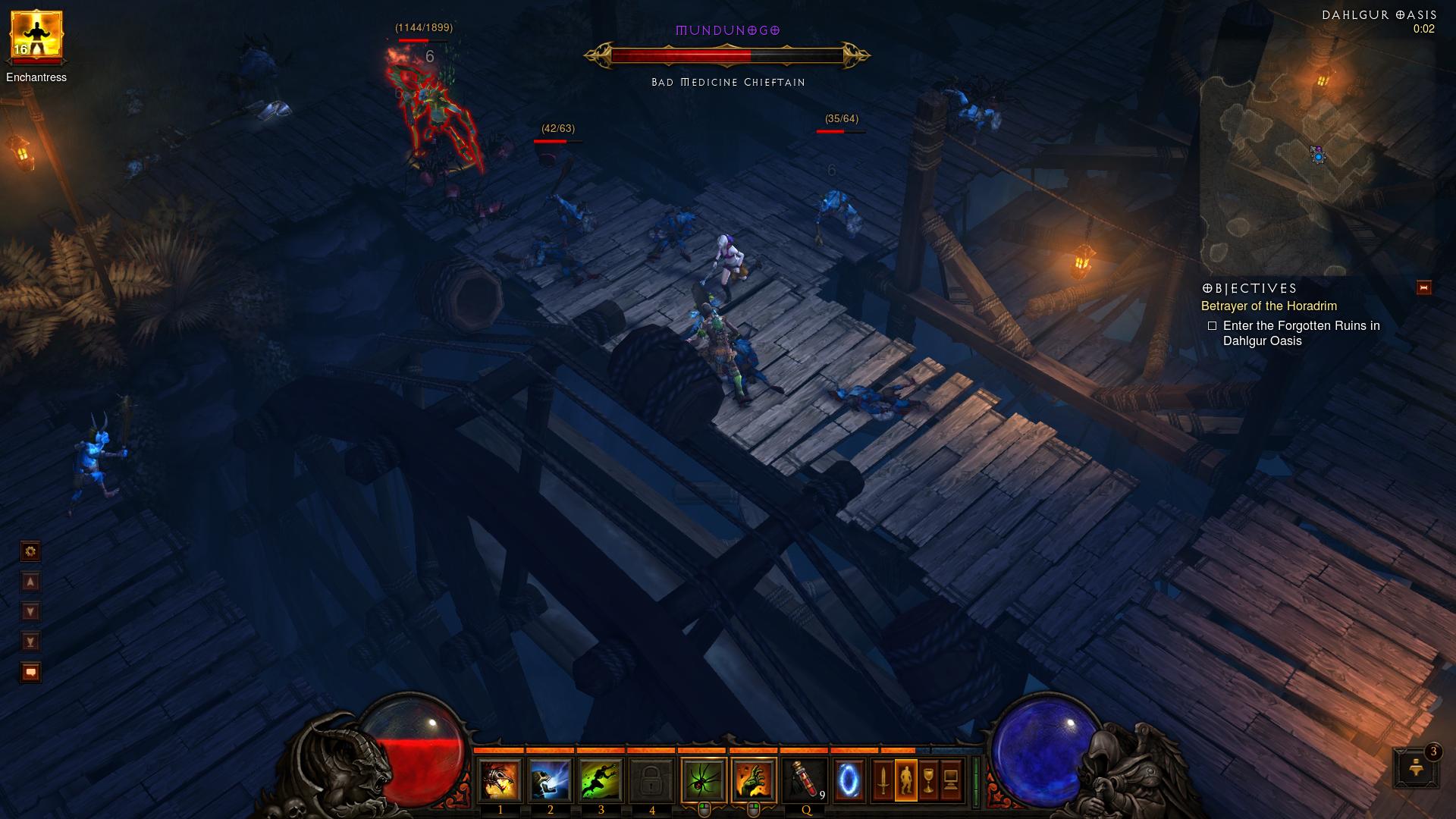The image size is (1456, 819).
Task: Jump to bottom of chat log
Action: pyautogui.click(x=30, y=642)
